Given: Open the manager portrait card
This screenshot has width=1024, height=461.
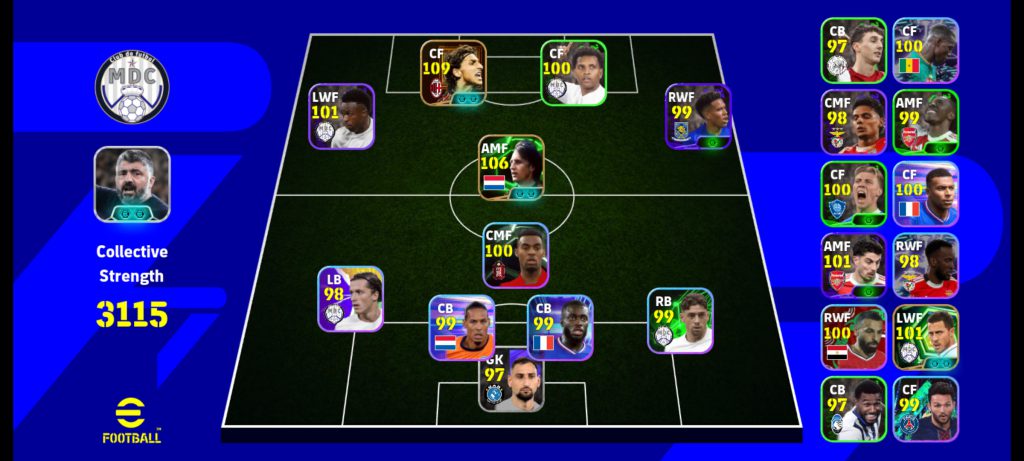Looking at the screenshot, I should pyautogui.click(x=132, y=184).
